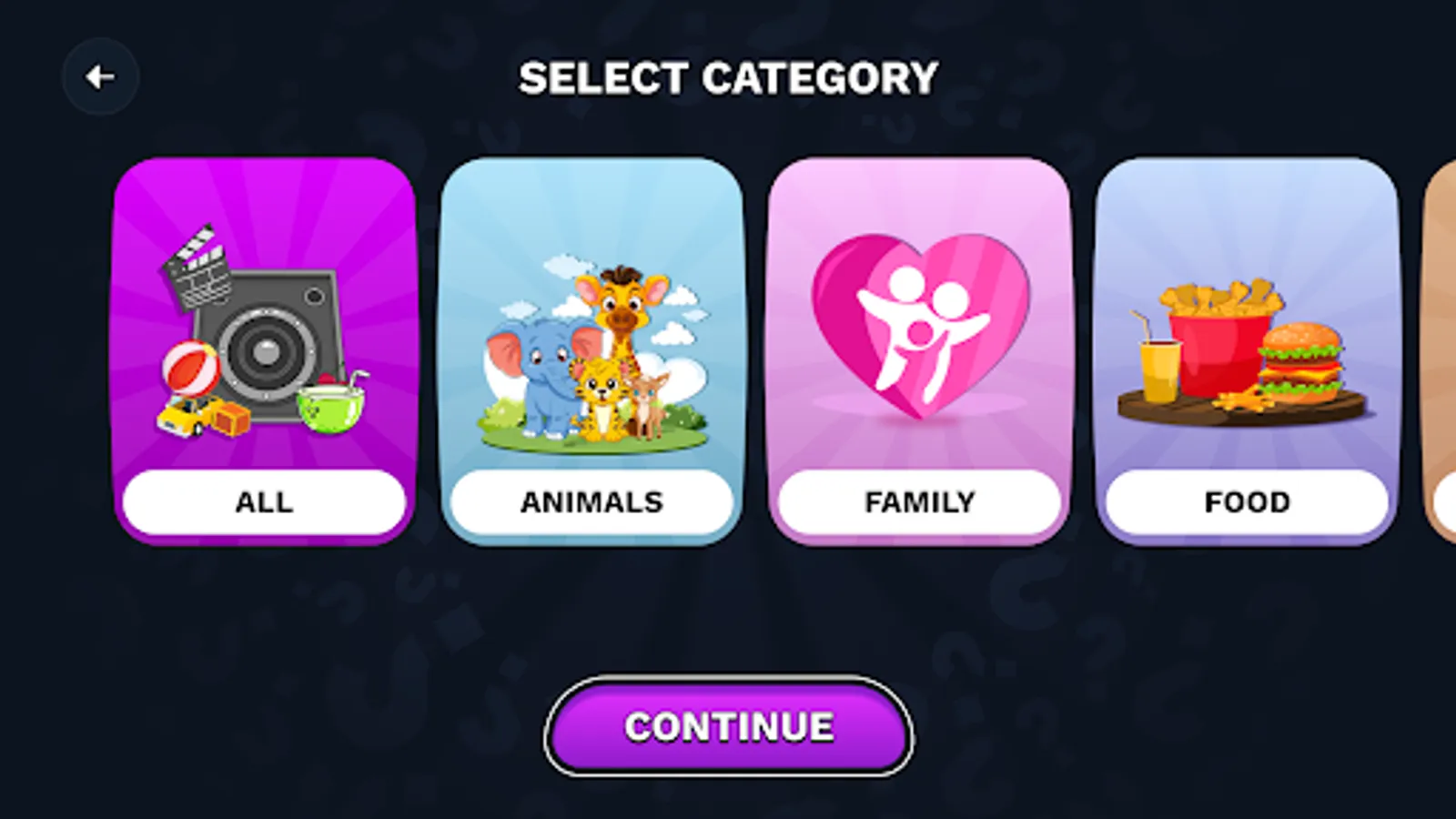Viewport: 1456px width, 819px height.
Task: Click the back arrow icon
Action: pyautogui.click(x=100, y=76)
